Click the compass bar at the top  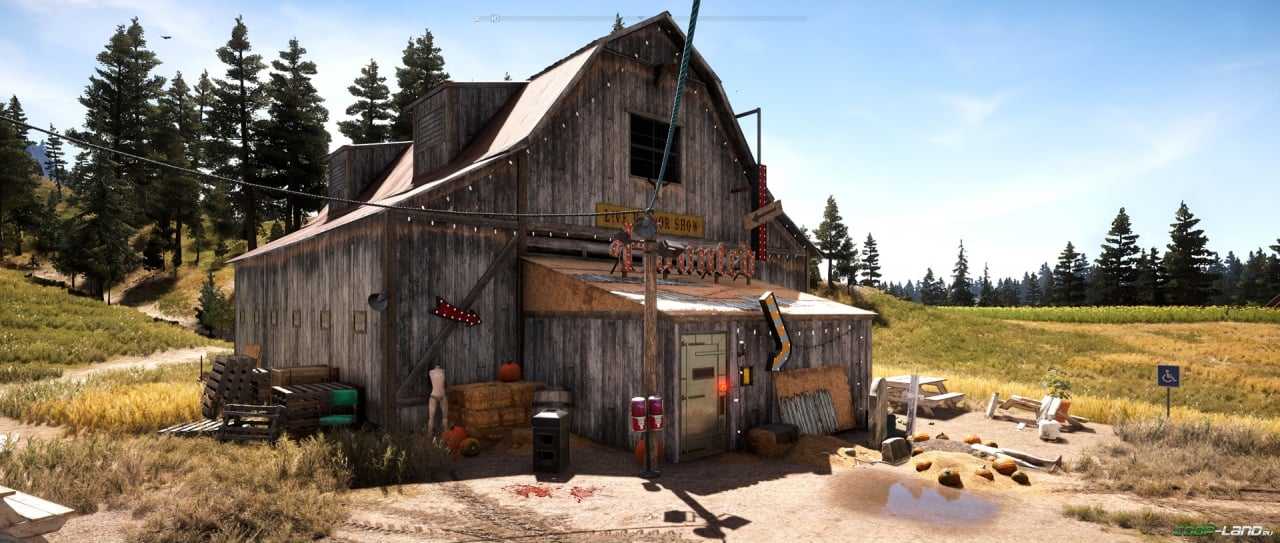[640, 18]
